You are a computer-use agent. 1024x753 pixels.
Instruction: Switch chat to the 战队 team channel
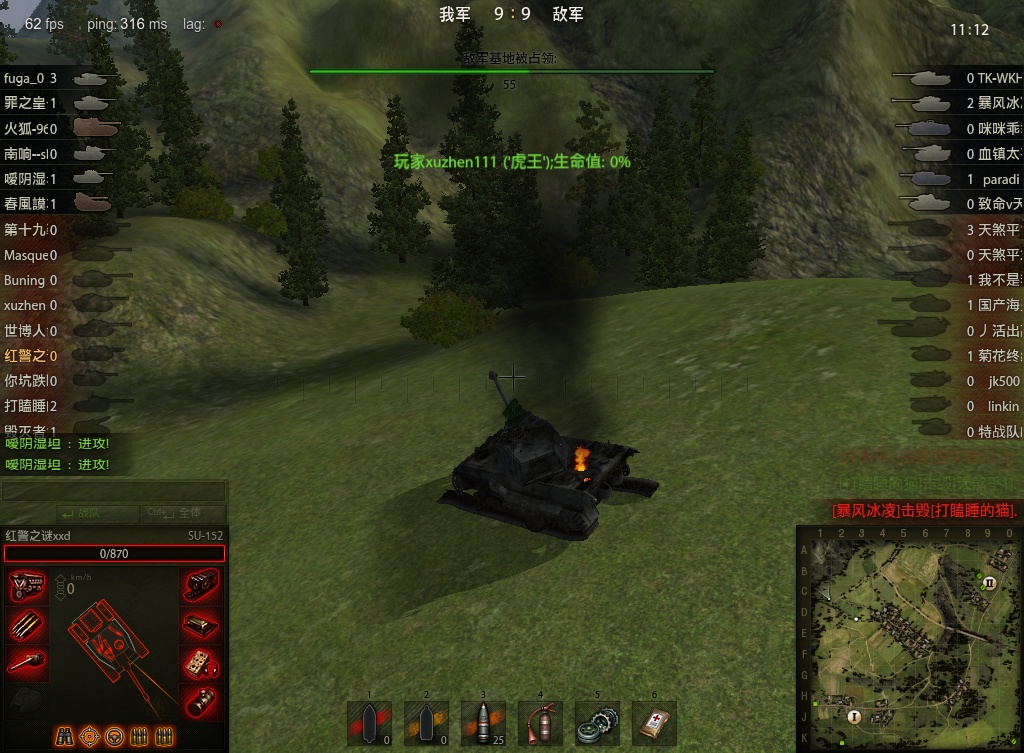coord(69,513)
